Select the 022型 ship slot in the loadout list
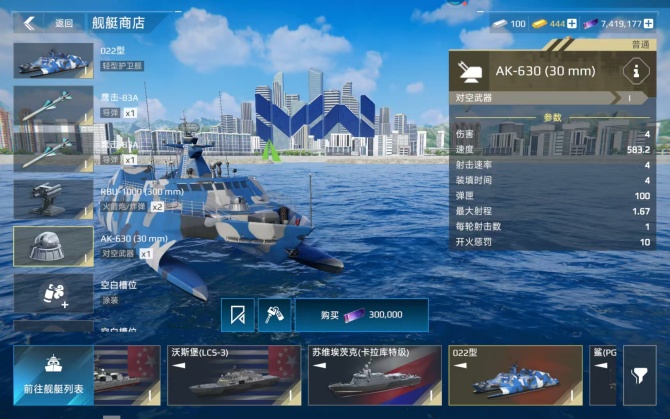The image size is (670, 419). [x=53, y=58]
